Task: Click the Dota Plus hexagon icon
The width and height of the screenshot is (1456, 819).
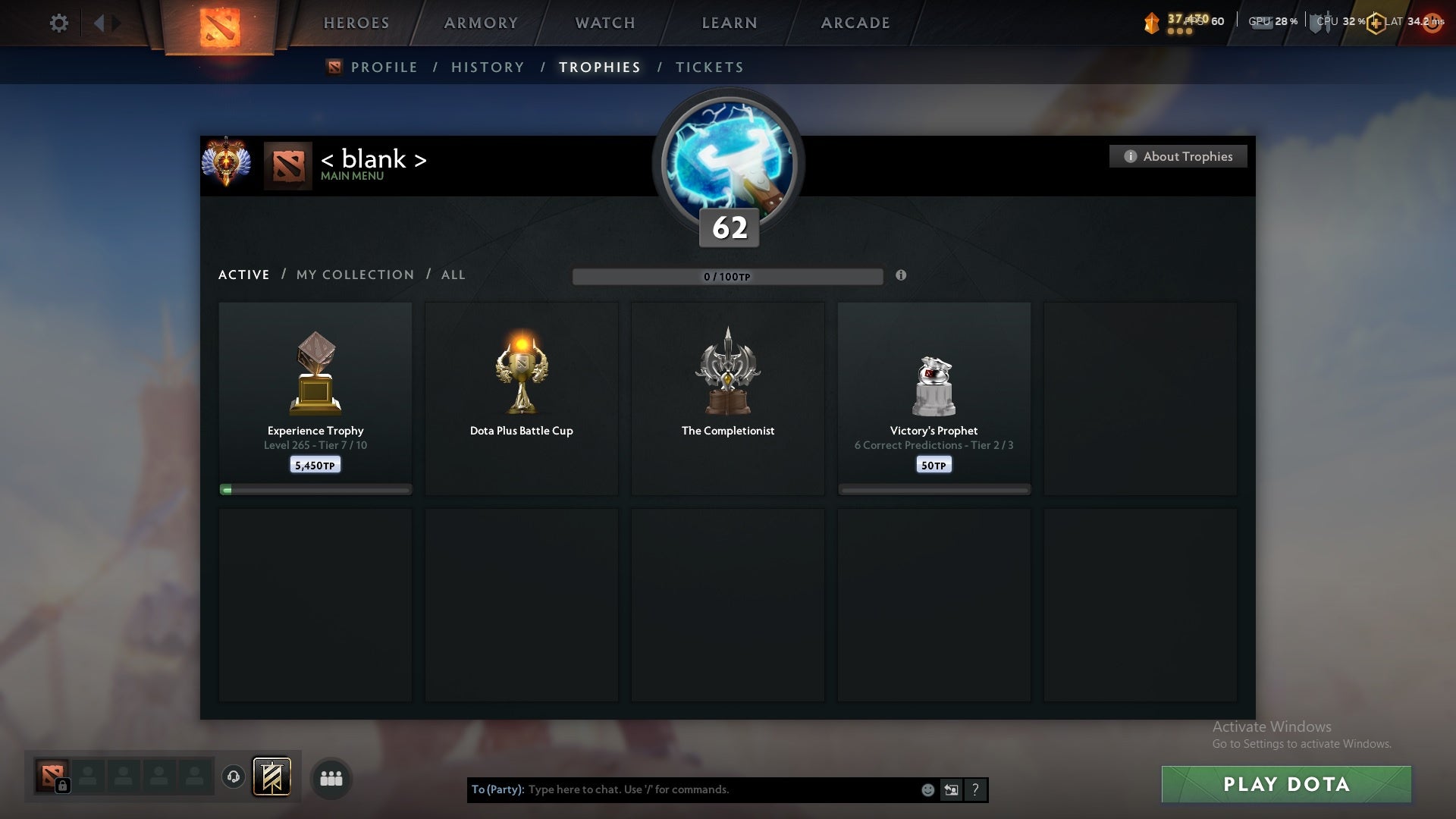Action: point(1375,23)
